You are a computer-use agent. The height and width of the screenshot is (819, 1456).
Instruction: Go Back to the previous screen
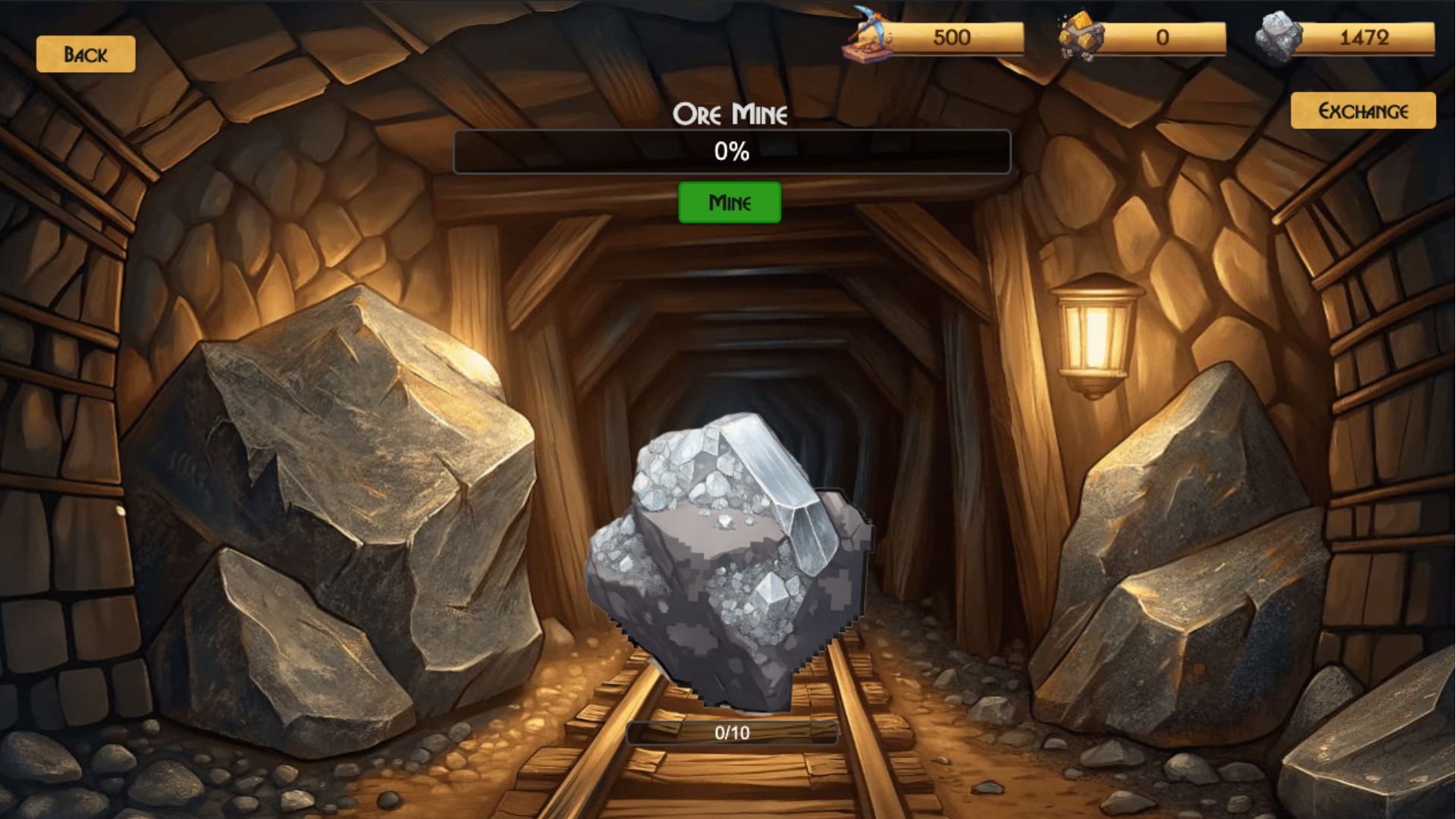coord(86,53)
